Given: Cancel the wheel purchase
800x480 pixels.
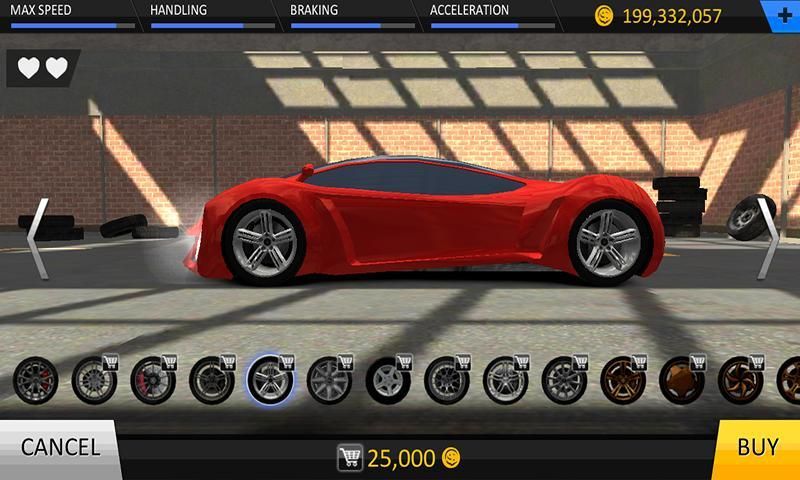Looking at the screenshot, I should tap(59, 448).
